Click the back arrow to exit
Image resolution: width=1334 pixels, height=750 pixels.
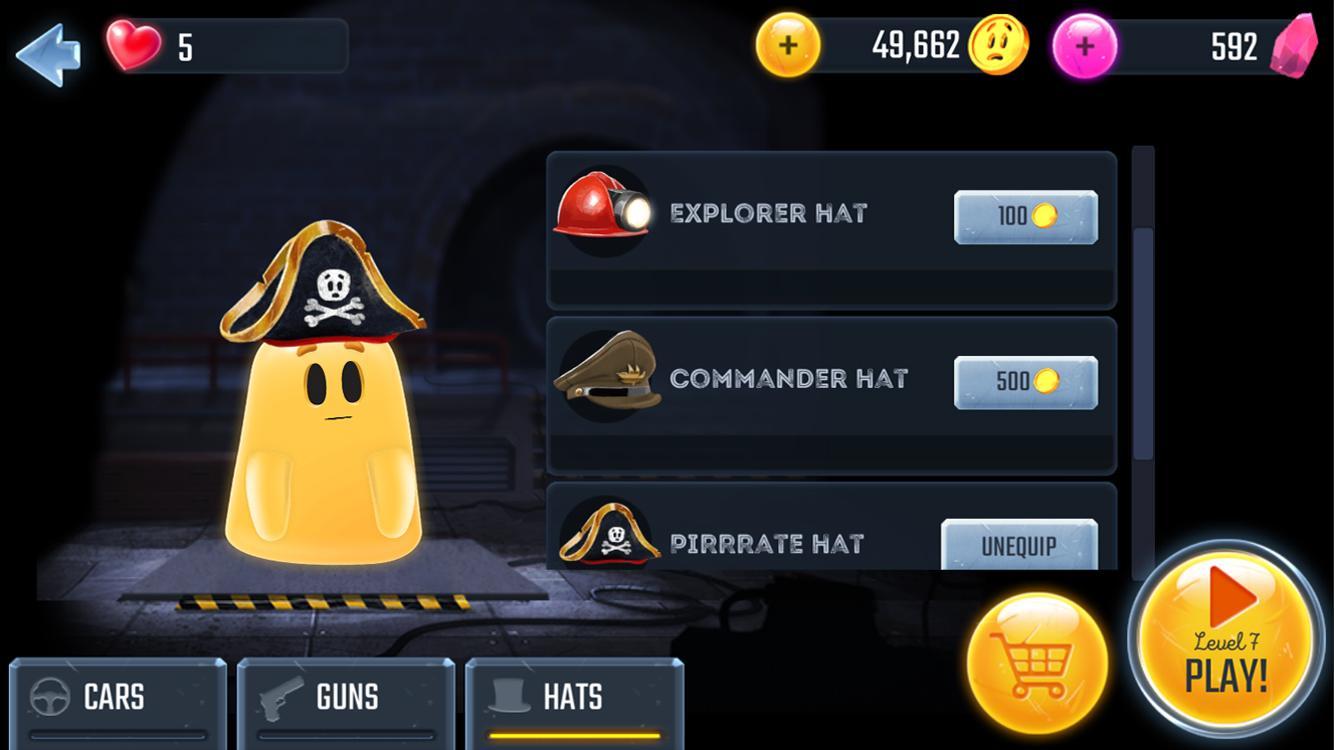pos(49,53)
